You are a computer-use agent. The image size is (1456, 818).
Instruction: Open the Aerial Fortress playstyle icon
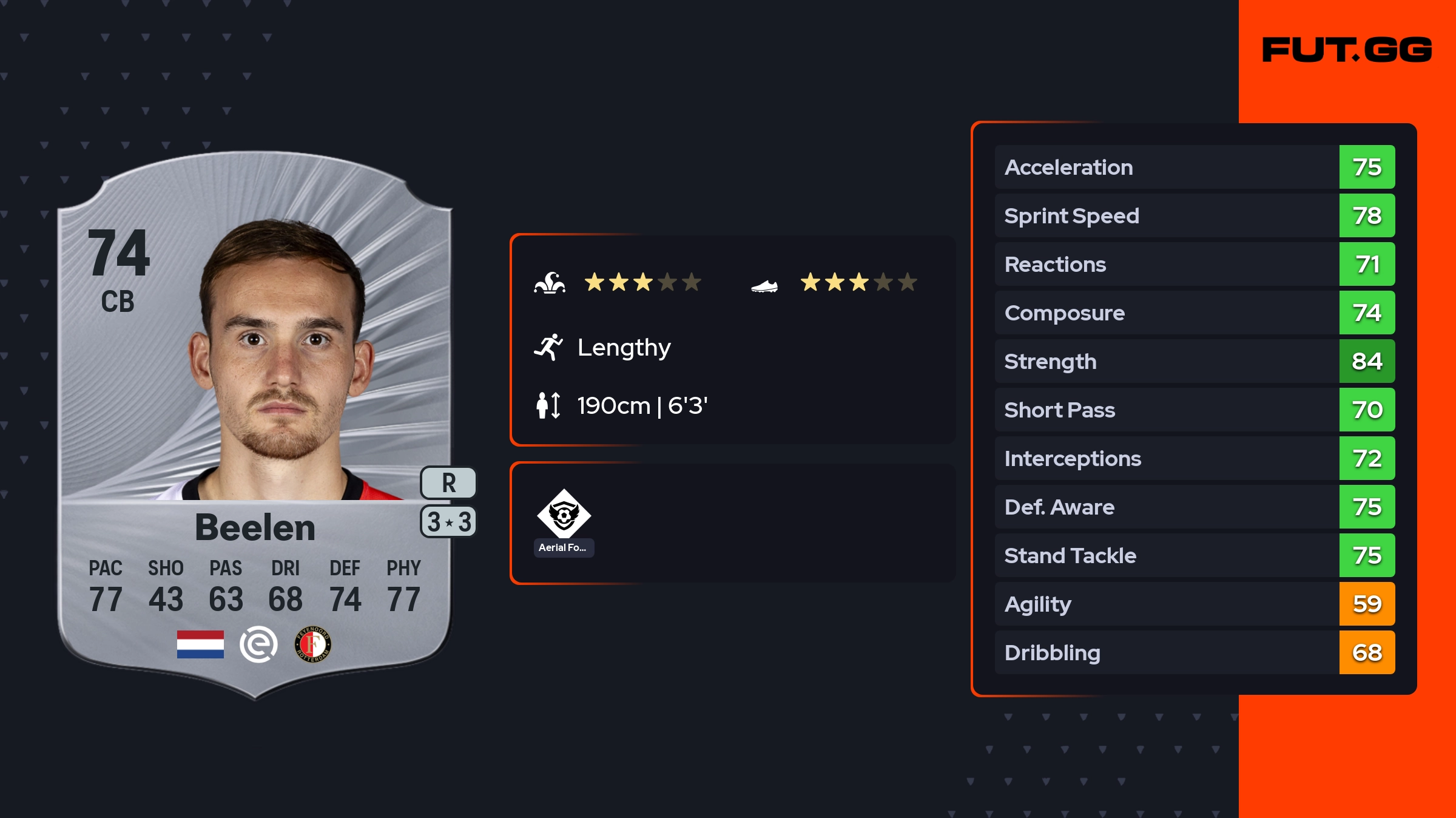point(564,515)
